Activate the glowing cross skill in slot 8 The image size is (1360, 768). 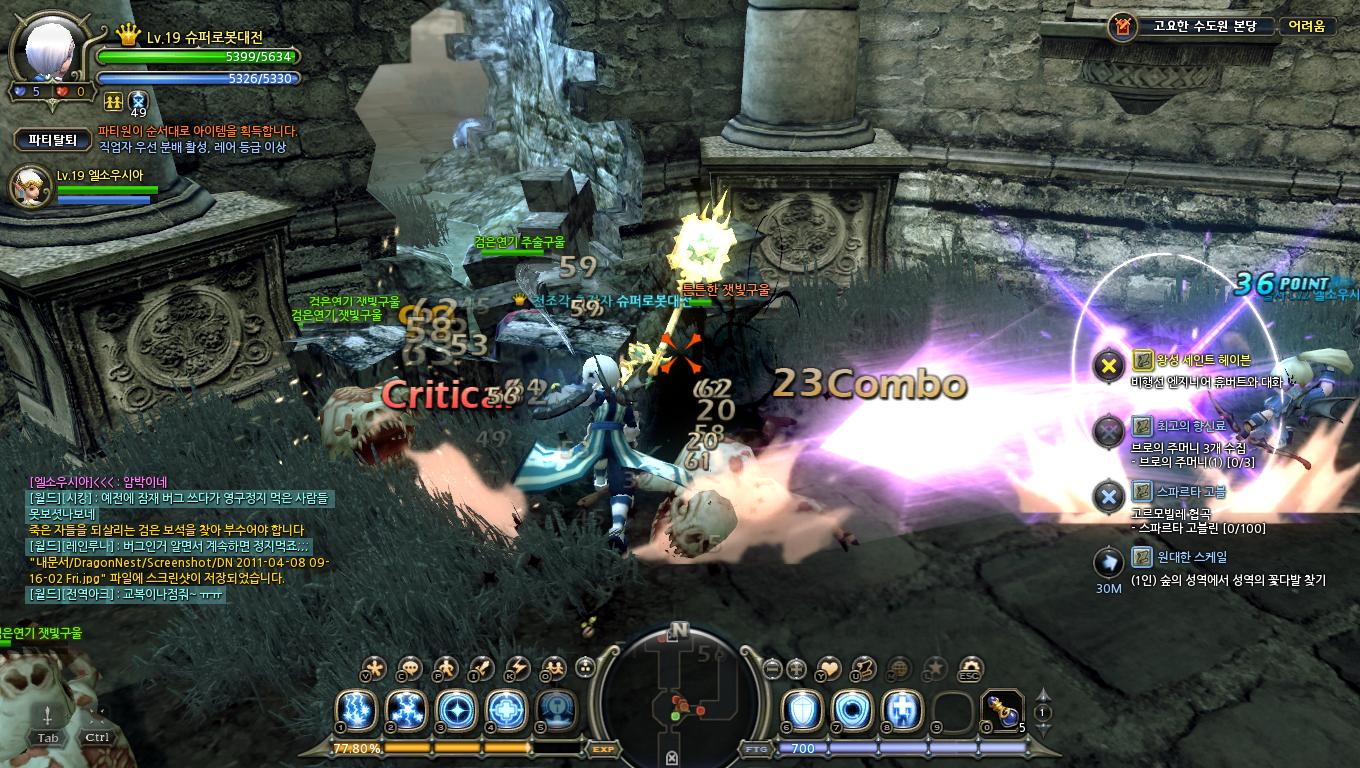902,710
